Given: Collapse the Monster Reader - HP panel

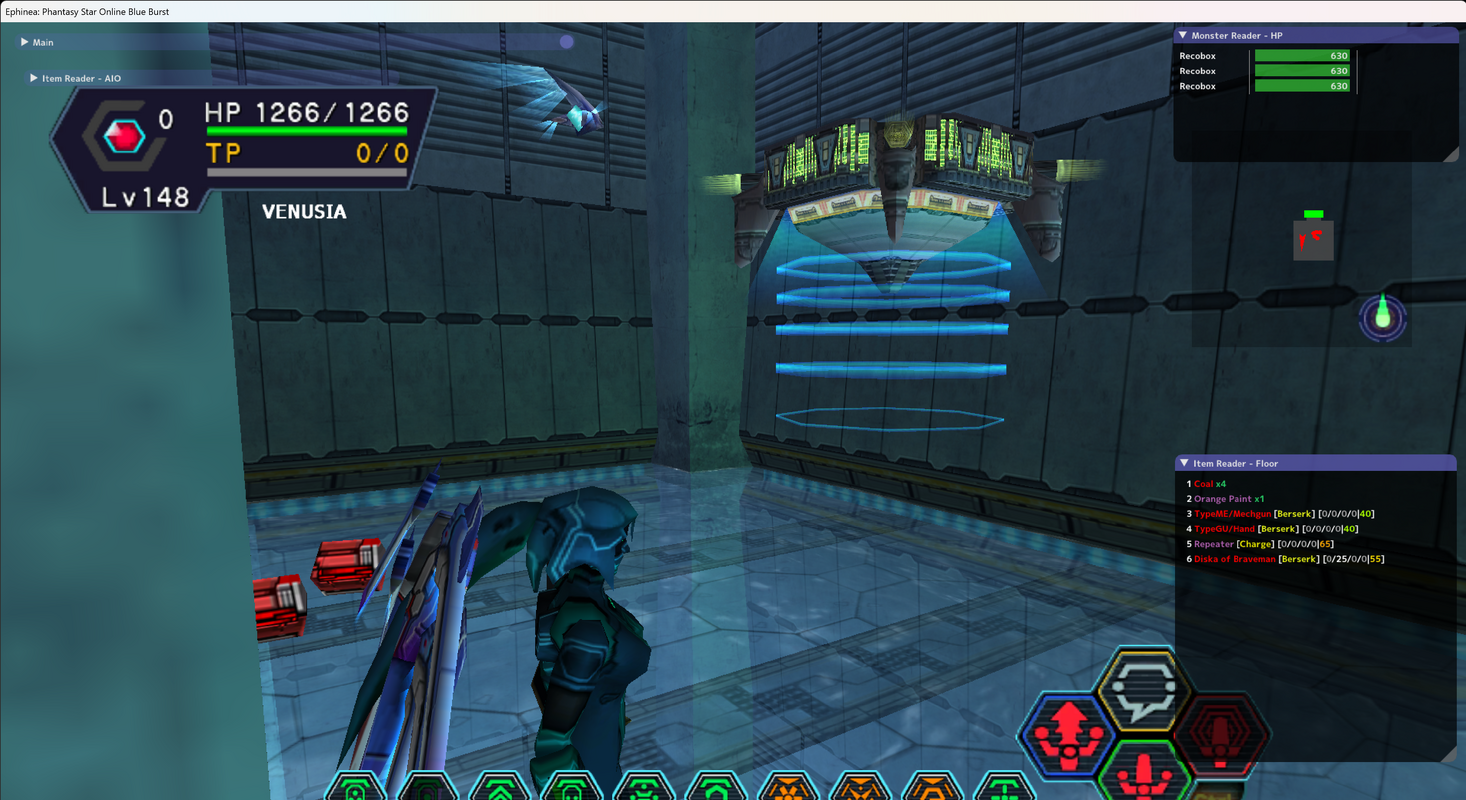Looking at the screenshot, I should point(1182,35).
